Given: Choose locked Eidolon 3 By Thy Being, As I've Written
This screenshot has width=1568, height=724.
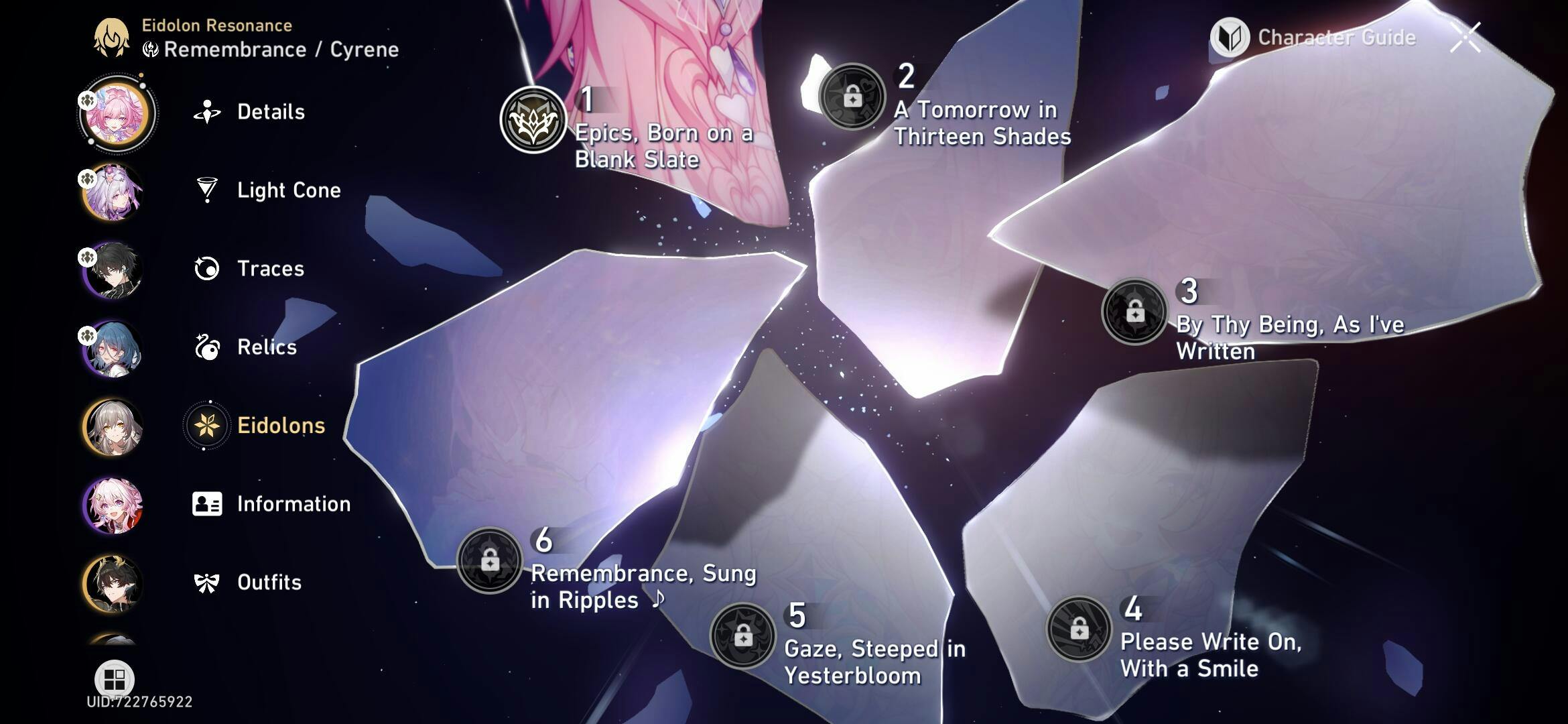Looking at the screenshot, I should tap(1134, 312).
